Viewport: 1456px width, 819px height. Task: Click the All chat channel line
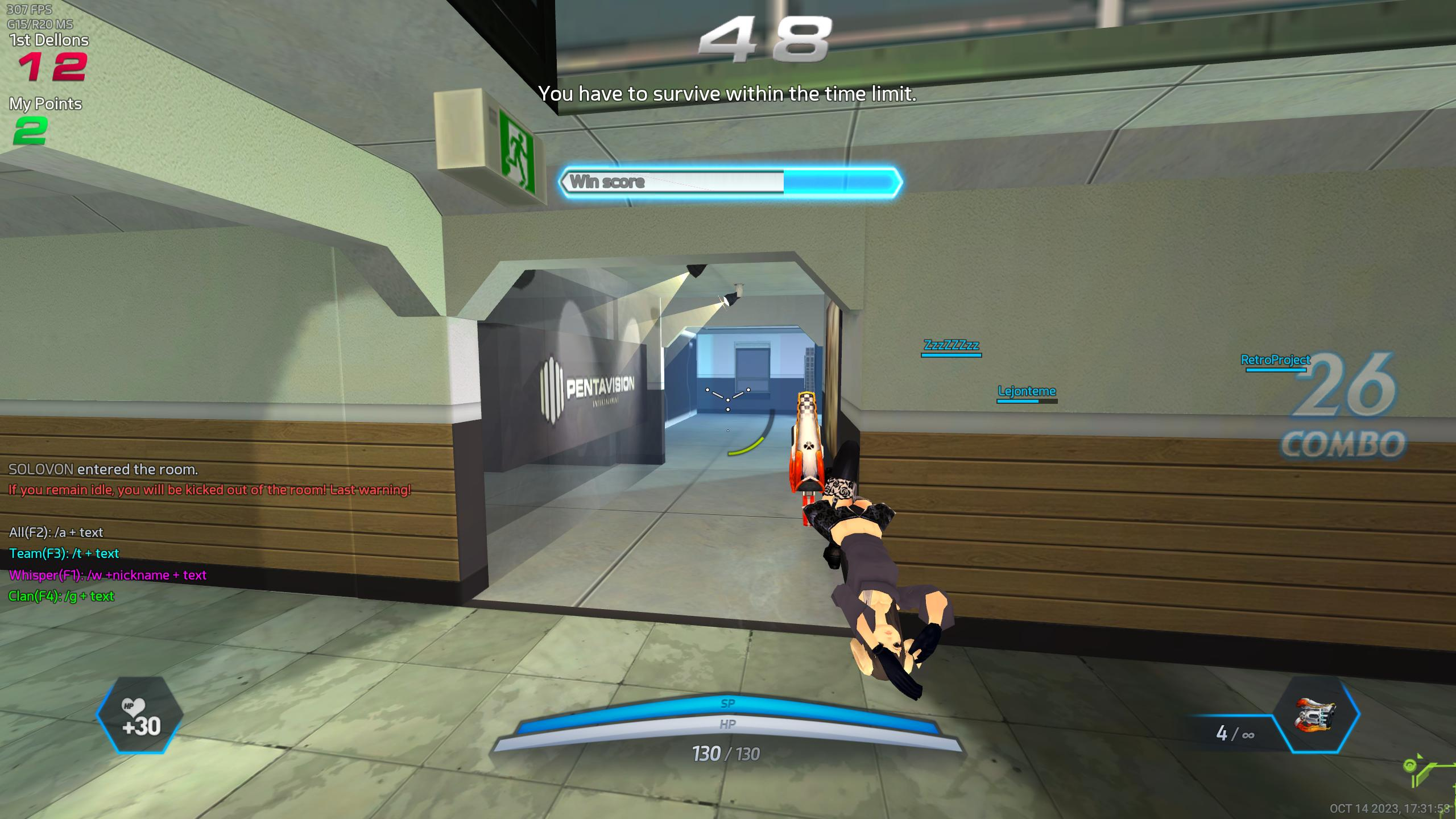(56, 532)
